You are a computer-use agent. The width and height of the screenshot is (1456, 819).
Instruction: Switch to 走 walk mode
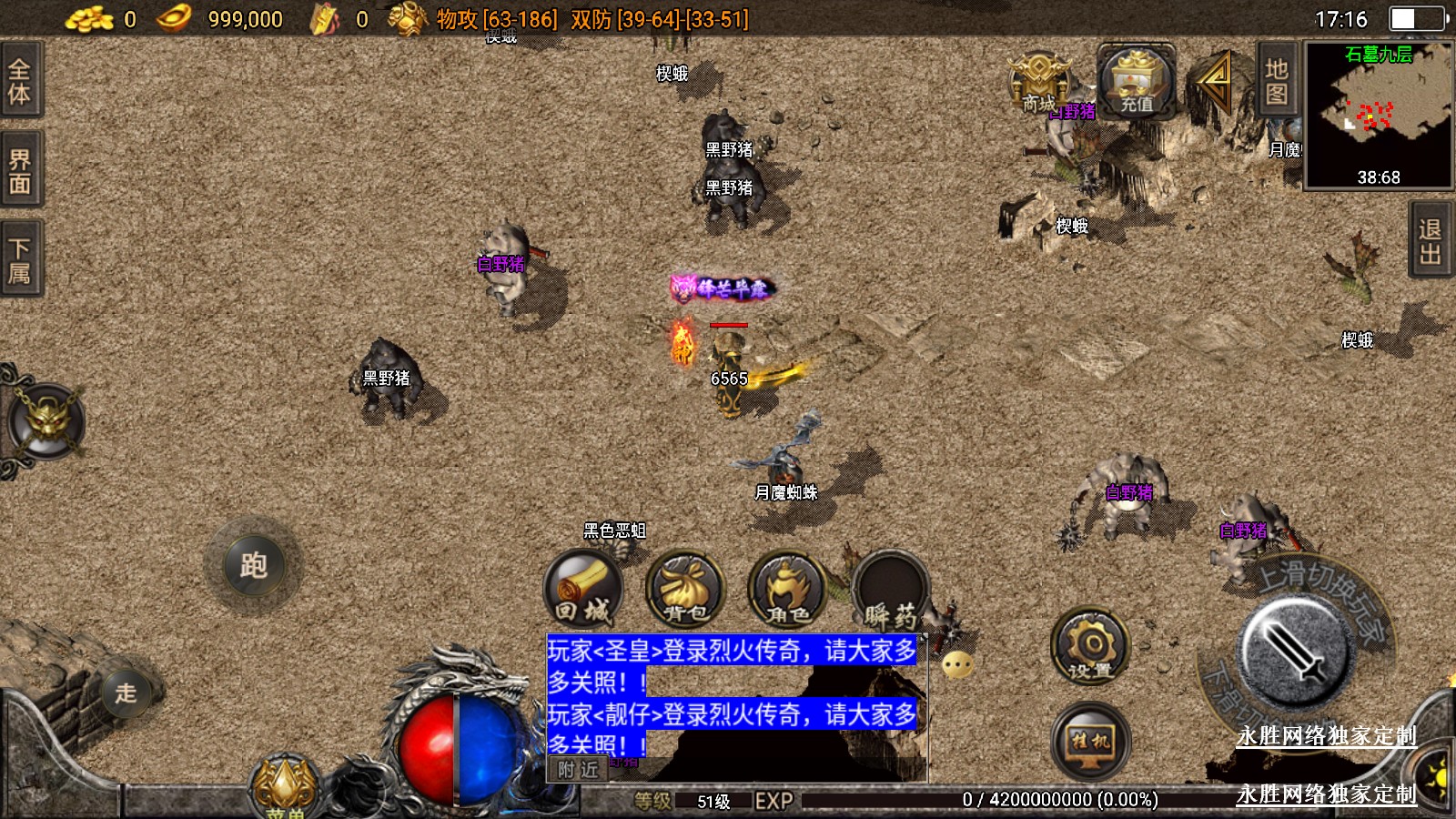(x=126, y=693)
